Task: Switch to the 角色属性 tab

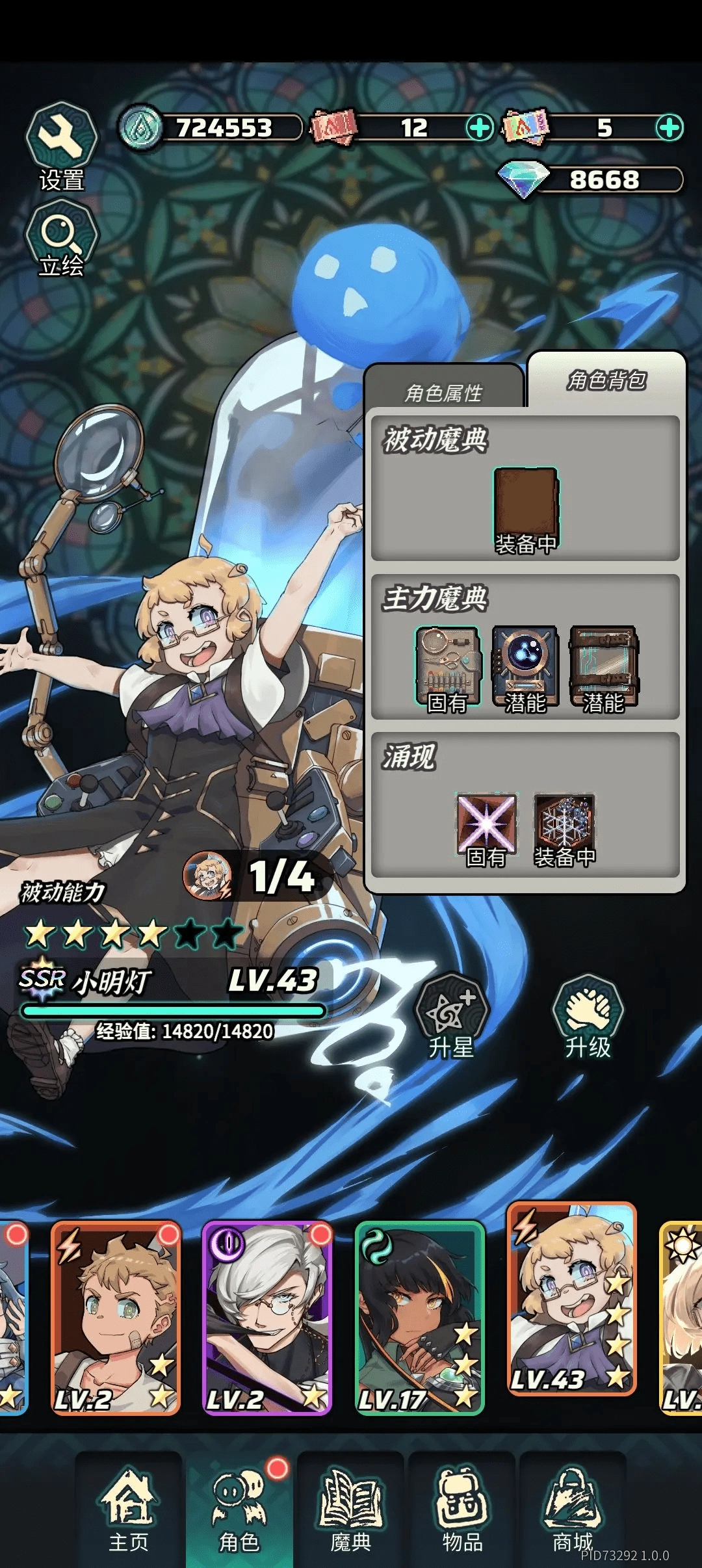Action: pyautogui.click(x=444, y=391)
